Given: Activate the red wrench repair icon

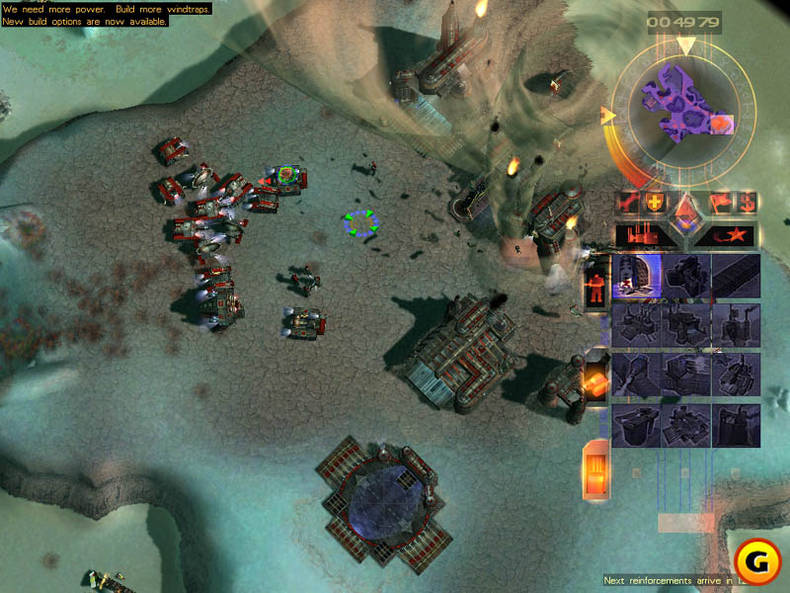Looking at the screenshot, I should [x=630, y=202].
